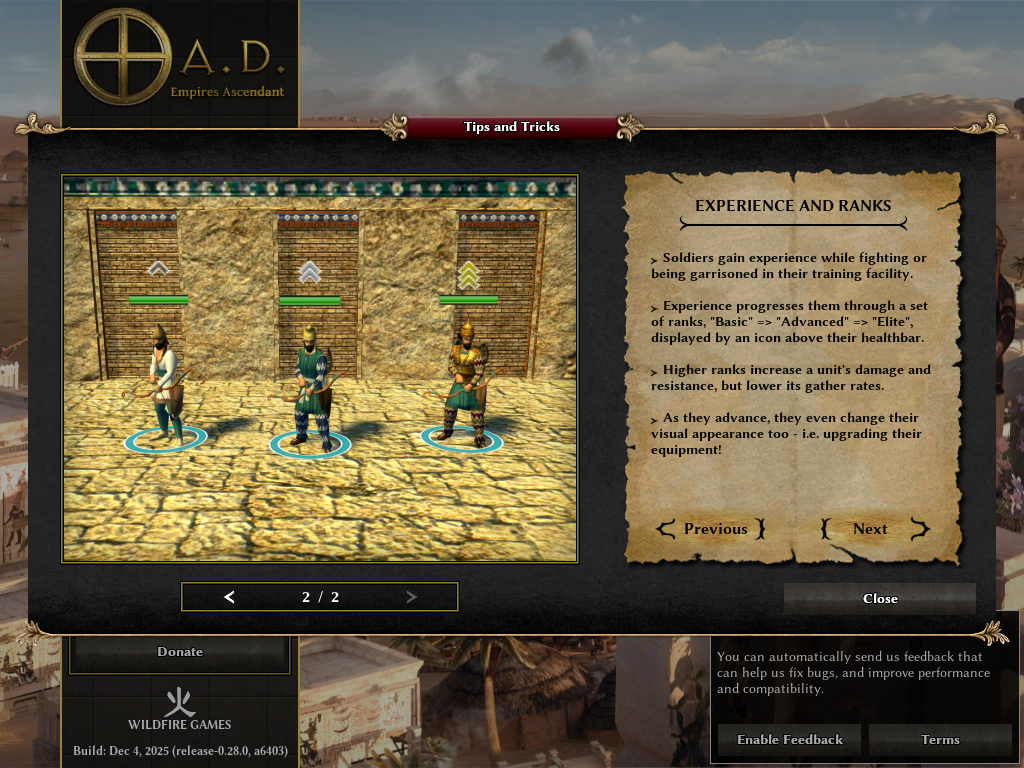
Task: Click the left arrow image pager
Action: [230, 597]
